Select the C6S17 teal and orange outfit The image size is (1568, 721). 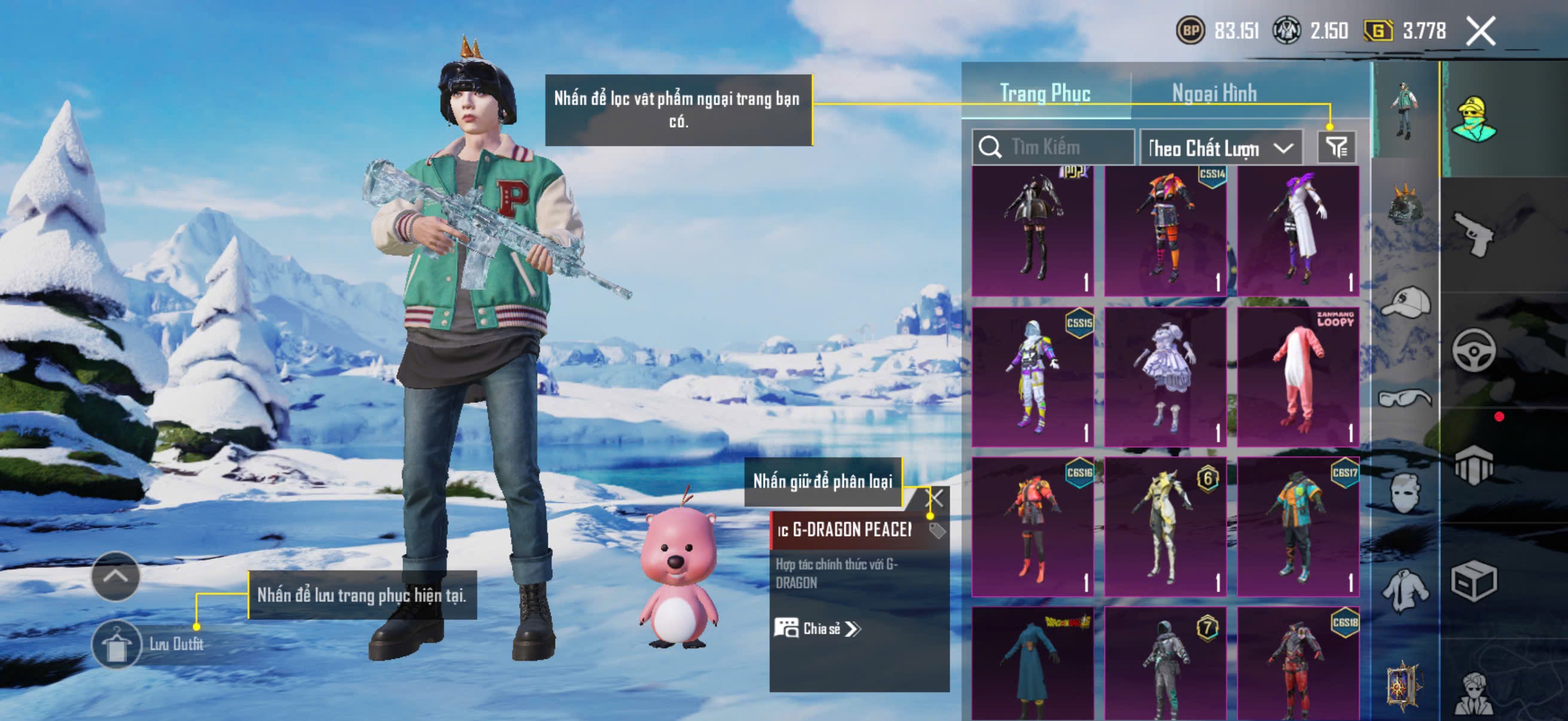click(1298, 526)
